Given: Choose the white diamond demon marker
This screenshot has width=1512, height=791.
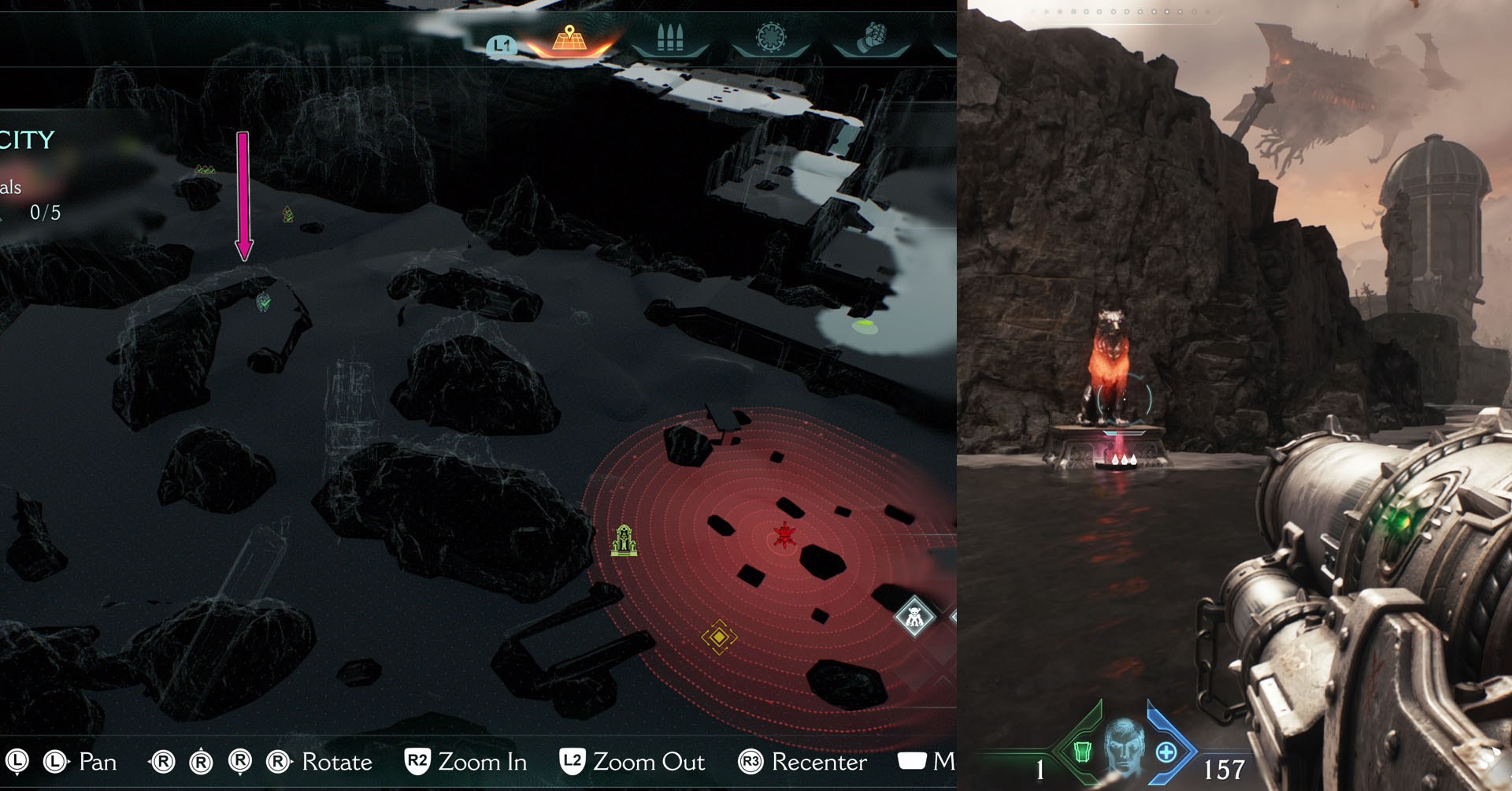Looking at the screenshot, I should click(x=914, y=616).
